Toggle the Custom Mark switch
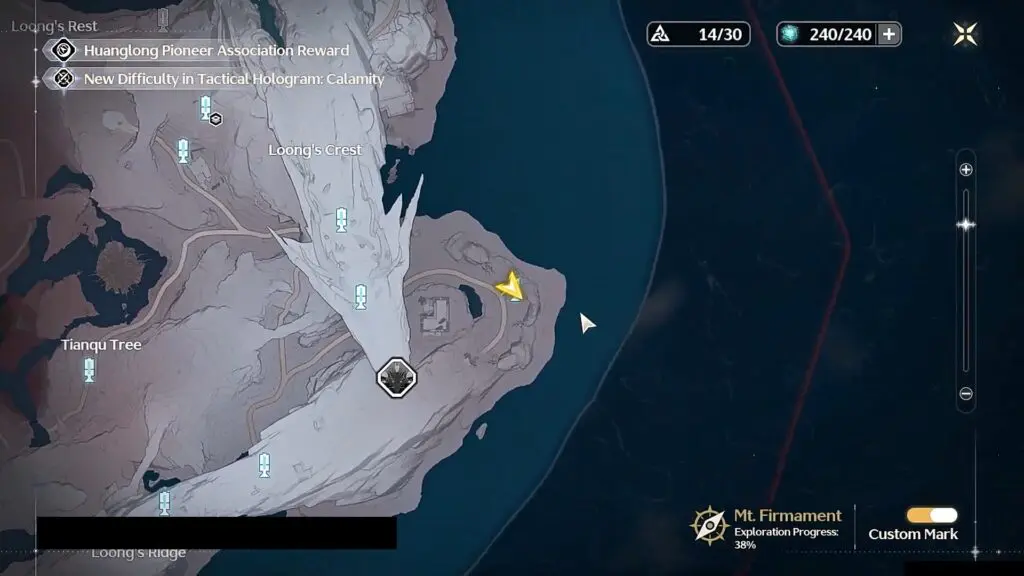This screenshot has width=1024, height=576. (931, 515)
